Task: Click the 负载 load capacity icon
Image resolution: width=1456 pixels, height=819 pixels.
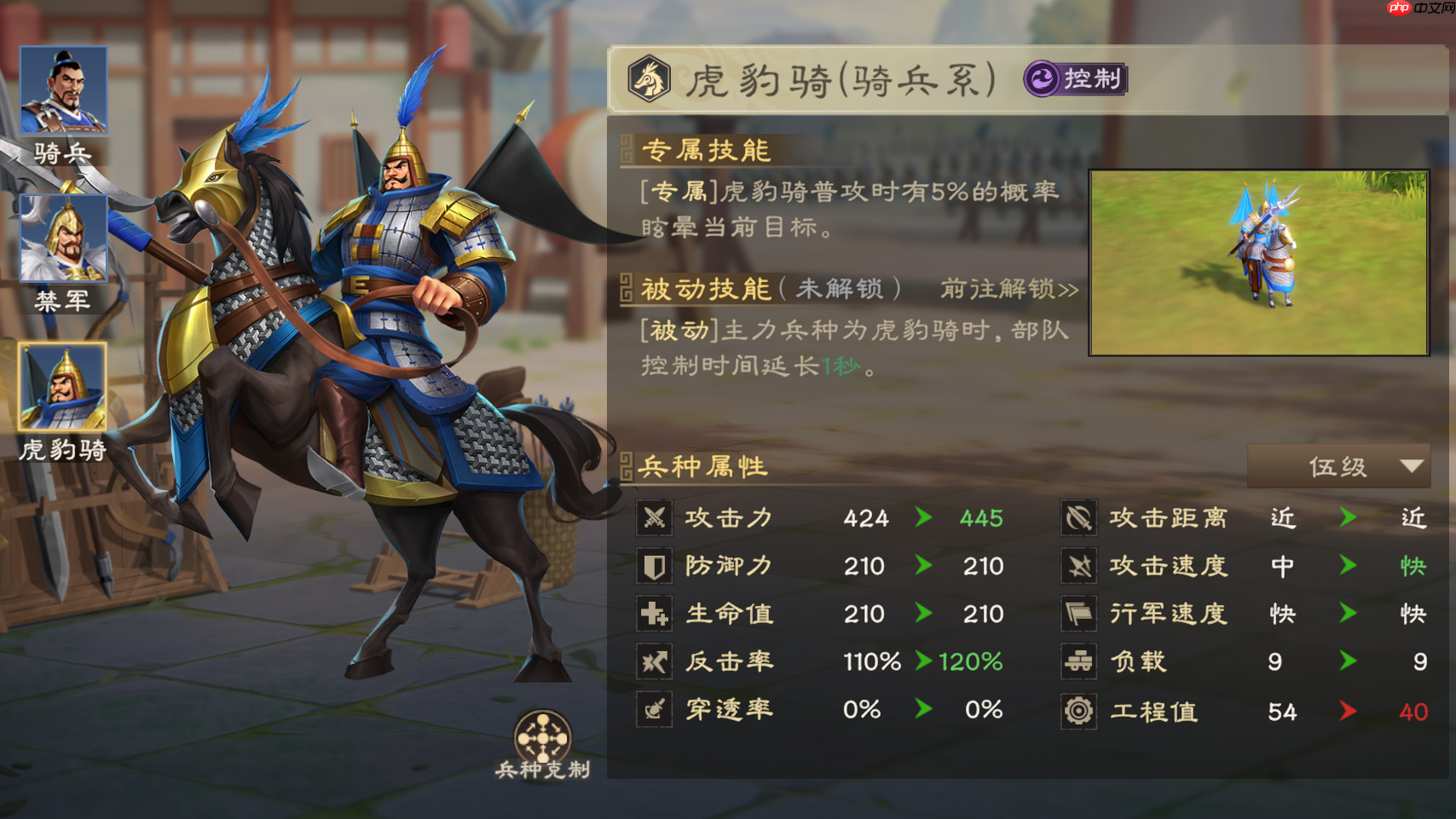Action: click(1078, 660)
